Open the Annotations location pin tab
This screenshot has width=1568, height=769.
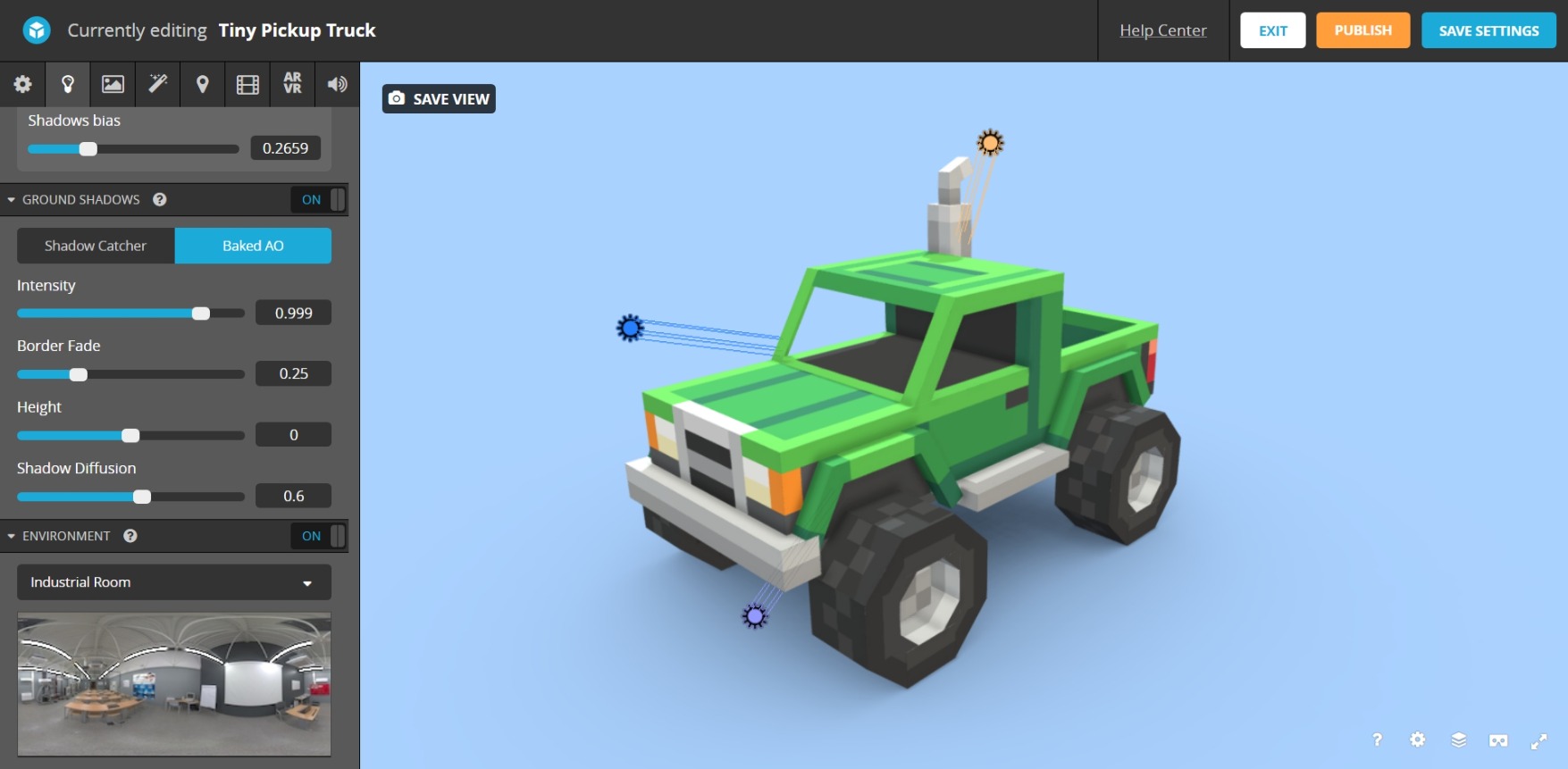coord(202,84)
